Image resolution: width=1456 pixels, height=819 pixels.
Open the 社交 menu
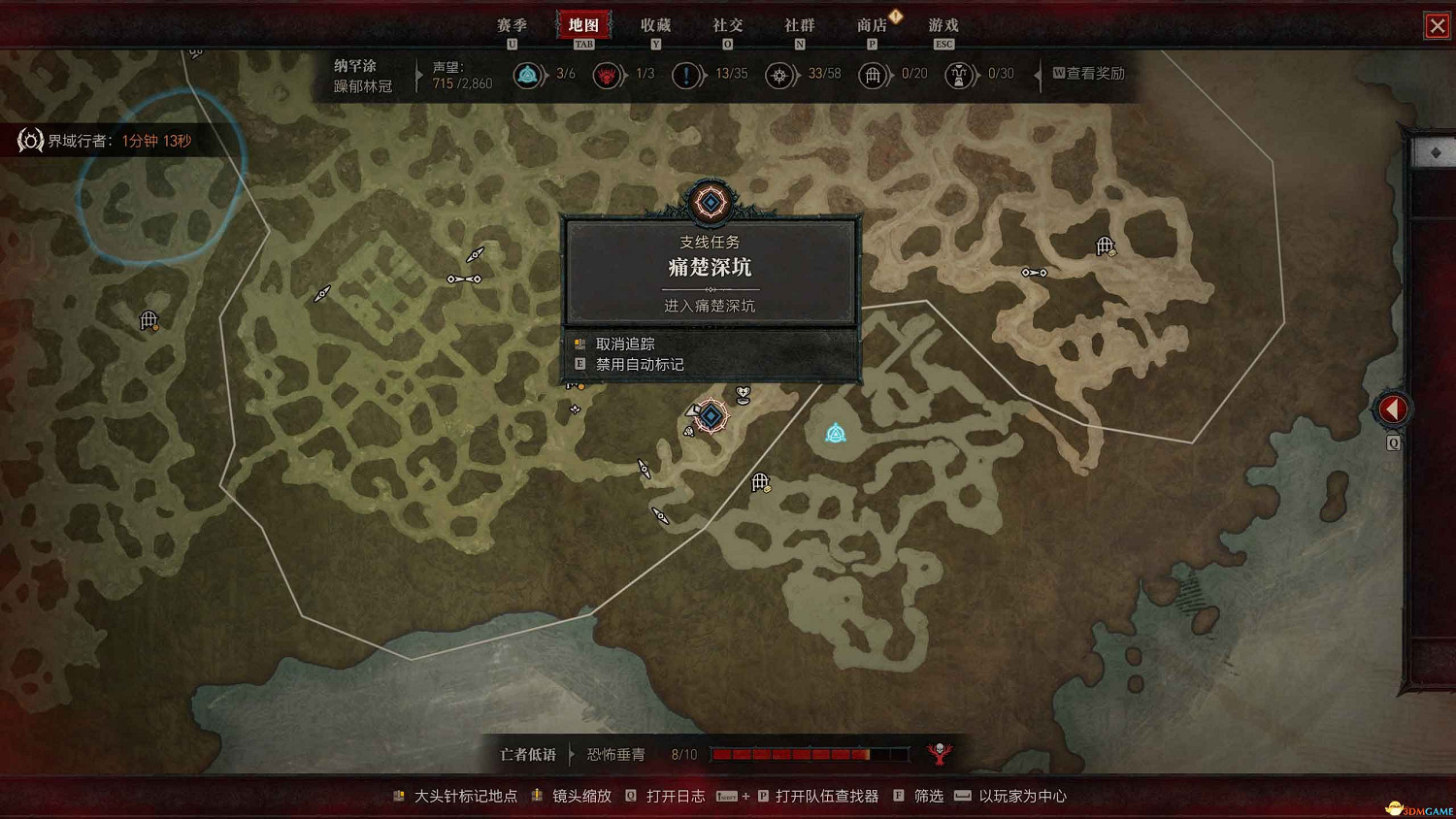(x=728, y=25)
